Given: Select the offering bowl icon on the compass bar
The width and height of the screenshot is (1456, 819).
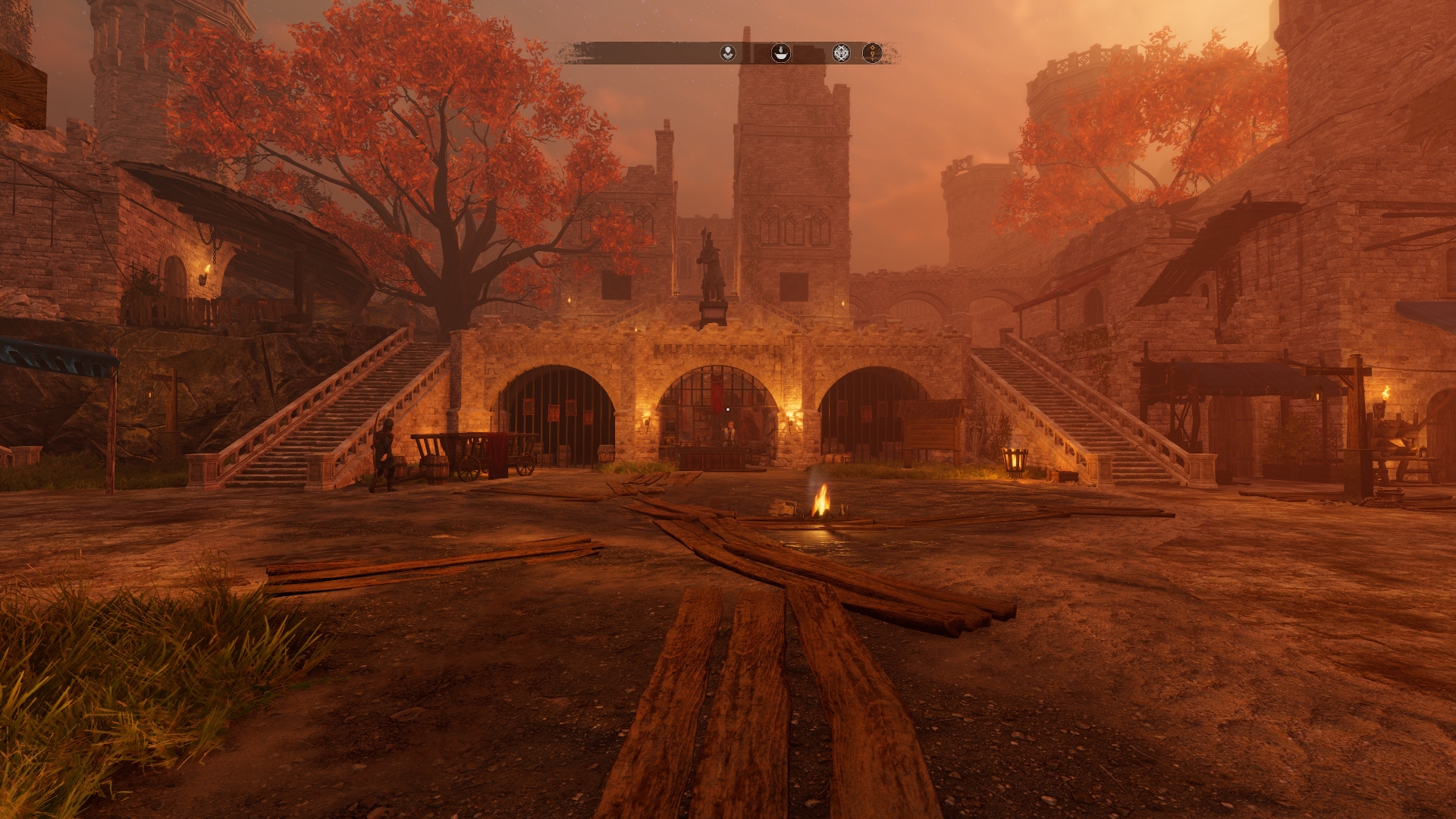Looking at the screenshot, I should [x=781, y=52].
